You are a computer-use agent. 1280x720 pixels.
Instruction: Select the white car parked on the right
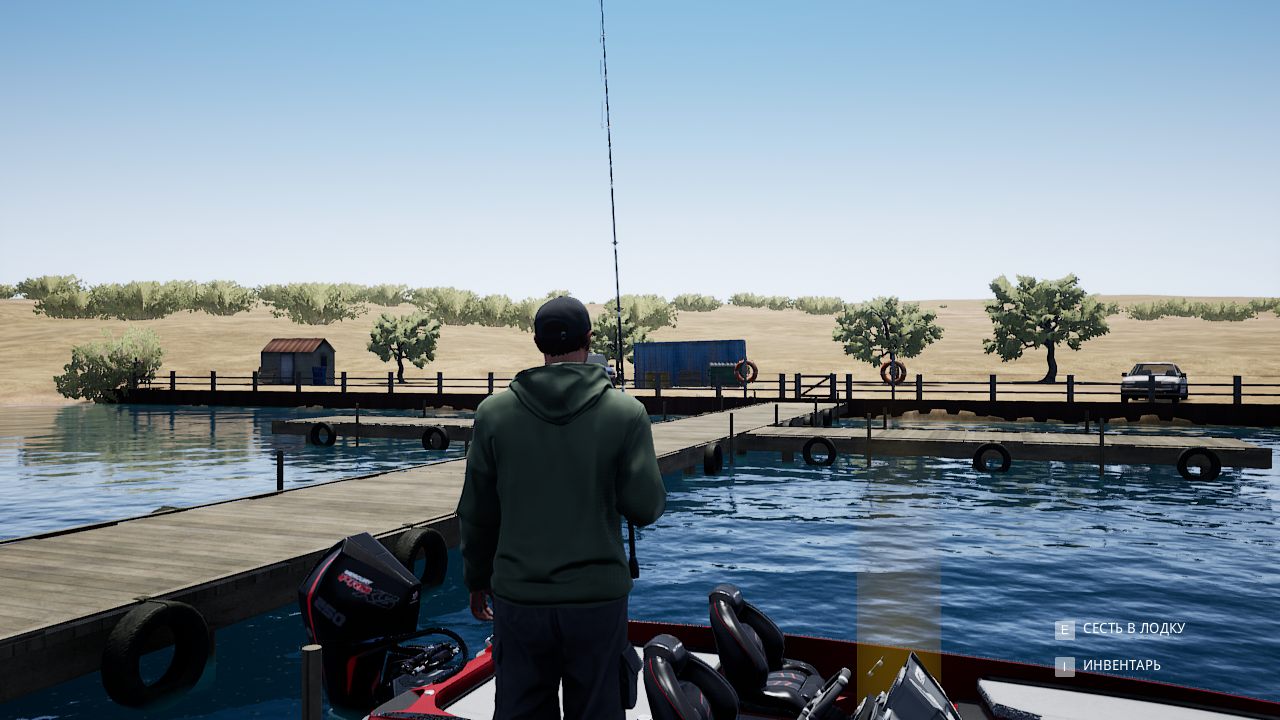[x=1152, y=378]
